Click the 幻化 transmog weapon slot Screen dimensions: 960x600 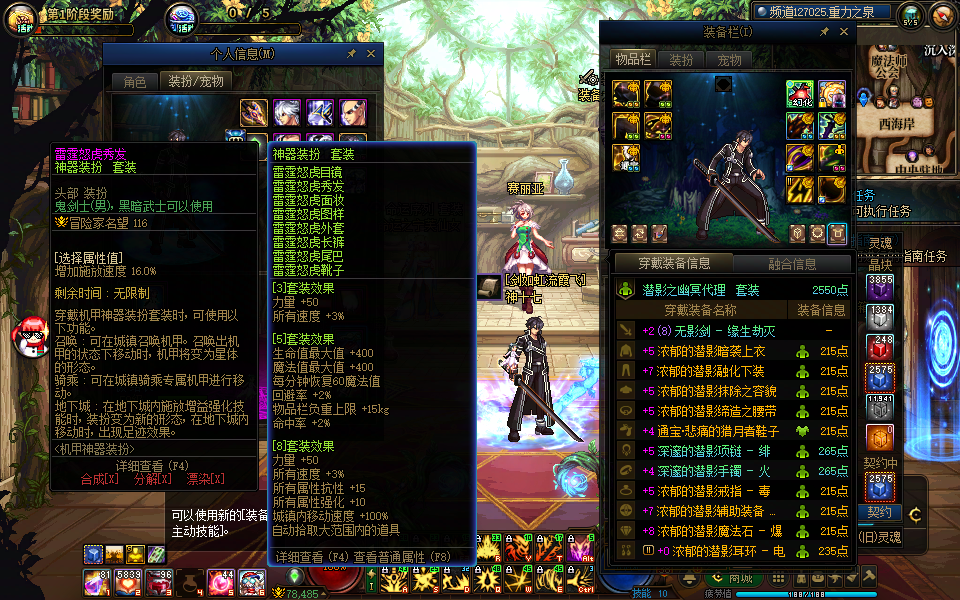tap(799, 94)
